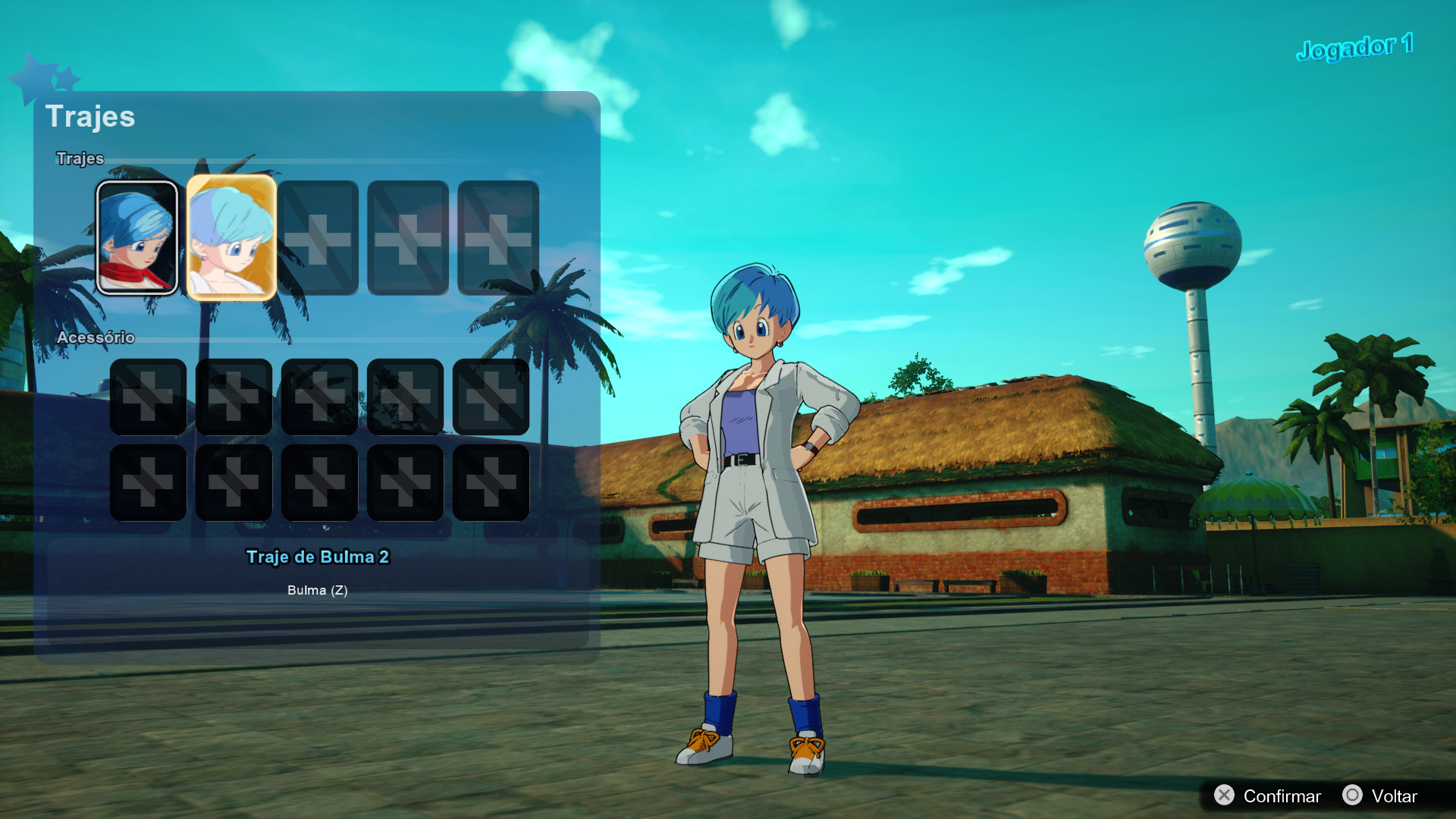Click the X confirm prompt icon
The height and width of the screenshot is (819, 1456).
(x=1224, y=796)
